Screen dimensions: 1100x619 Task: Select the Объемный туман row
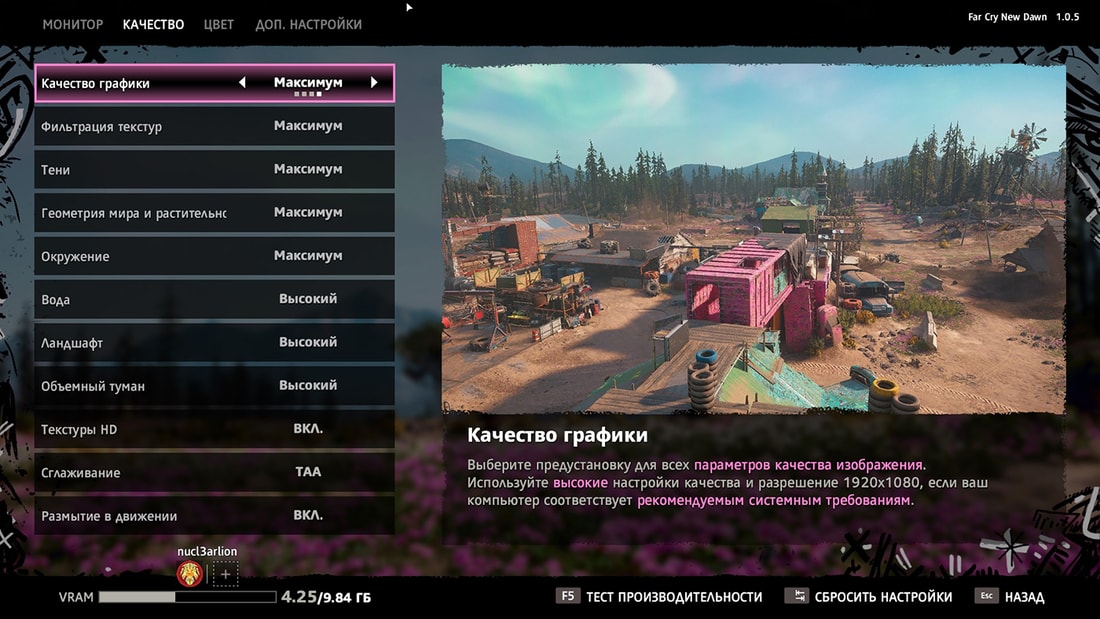pos(214,386)
